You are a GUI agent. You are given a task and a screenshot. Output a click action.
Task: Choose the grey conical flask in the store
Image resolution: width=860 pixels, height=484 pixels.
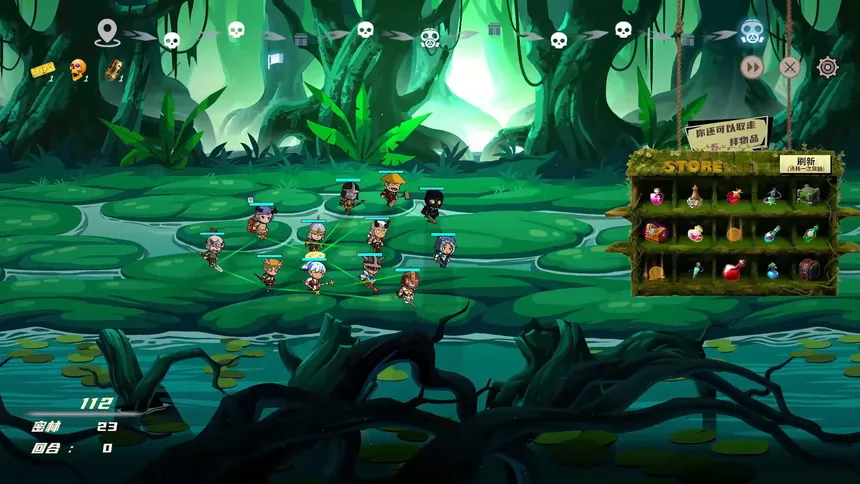(x=695, y=196)
